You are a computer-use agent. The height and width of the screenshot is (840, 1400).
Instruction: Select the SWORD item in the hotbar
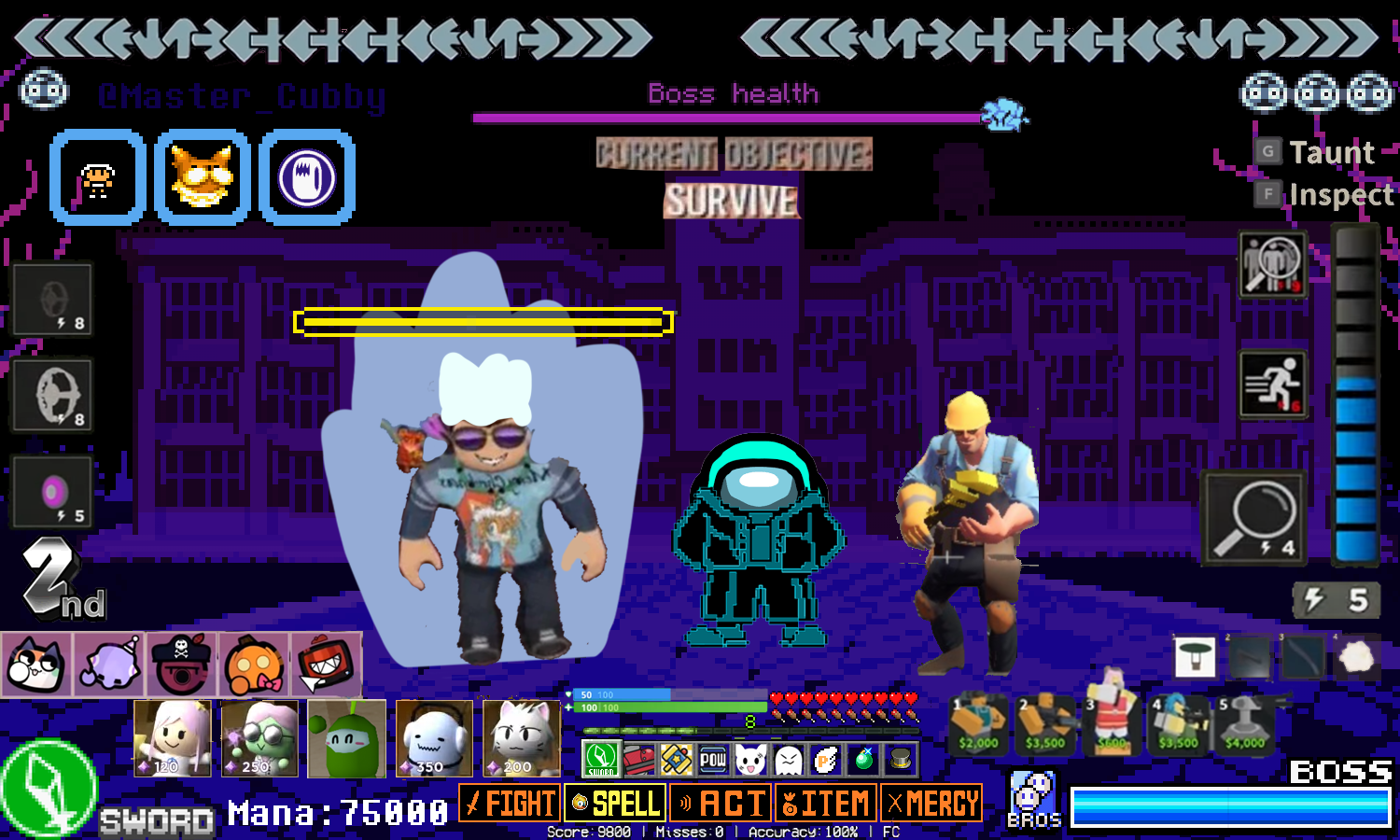tap(600, 759)
